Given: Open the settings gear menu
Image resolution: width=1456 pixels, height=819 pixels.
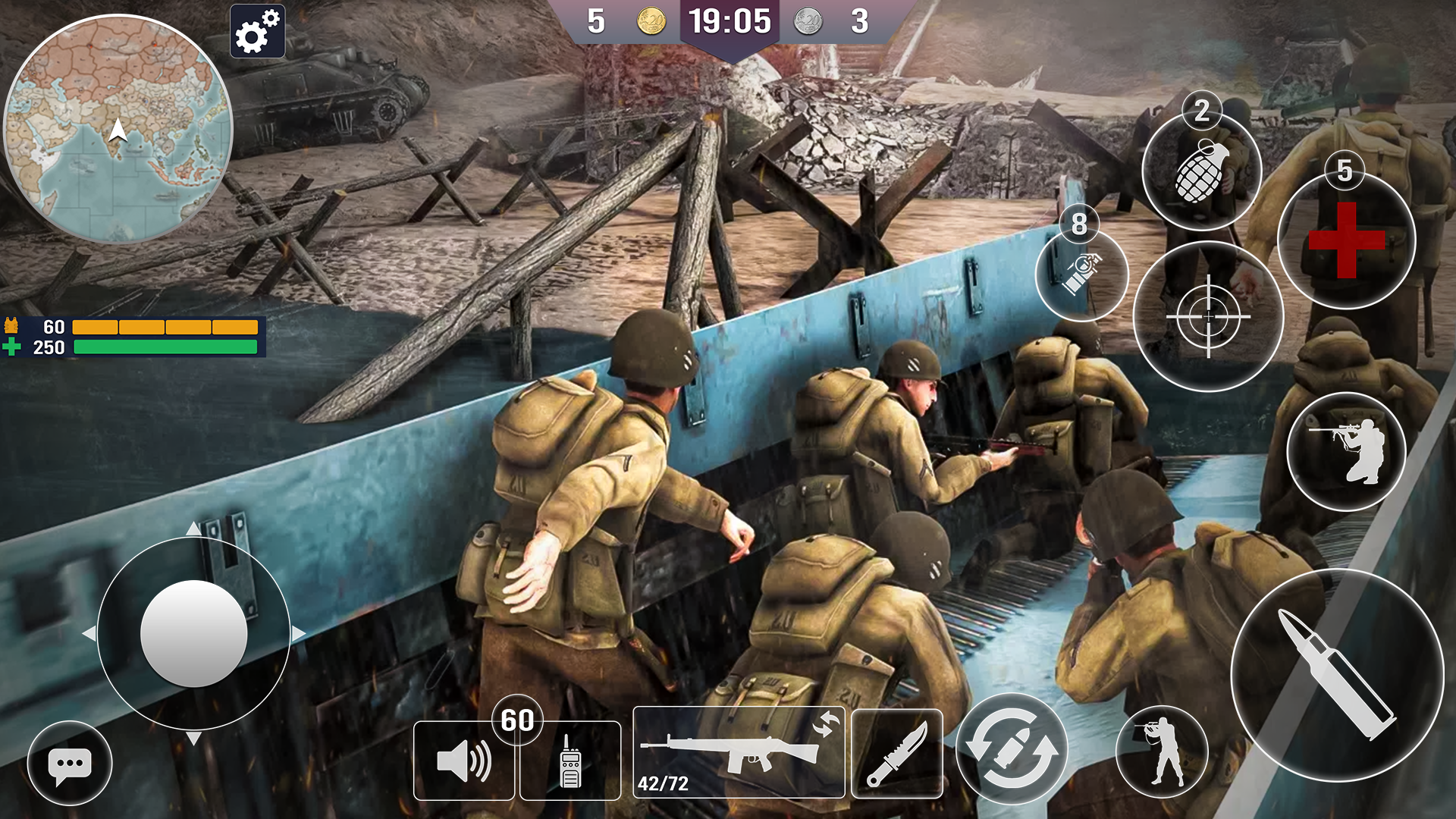Looking at the screenshot, I should (x=257, y=33).
